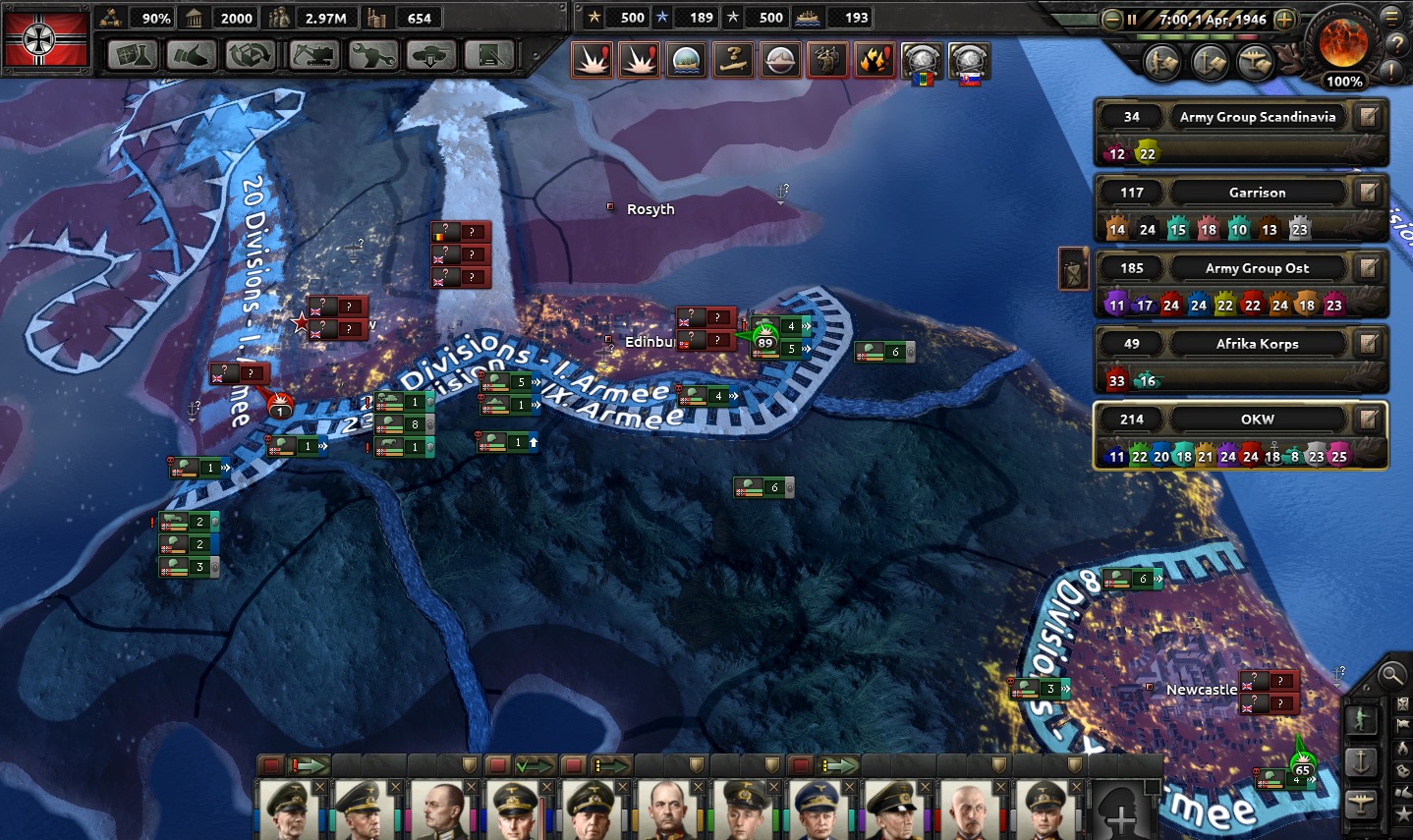Open the Trade menu with circular arrows
Image resolution: width=1413 pixels, height=840 pixels.
point(250,55)
